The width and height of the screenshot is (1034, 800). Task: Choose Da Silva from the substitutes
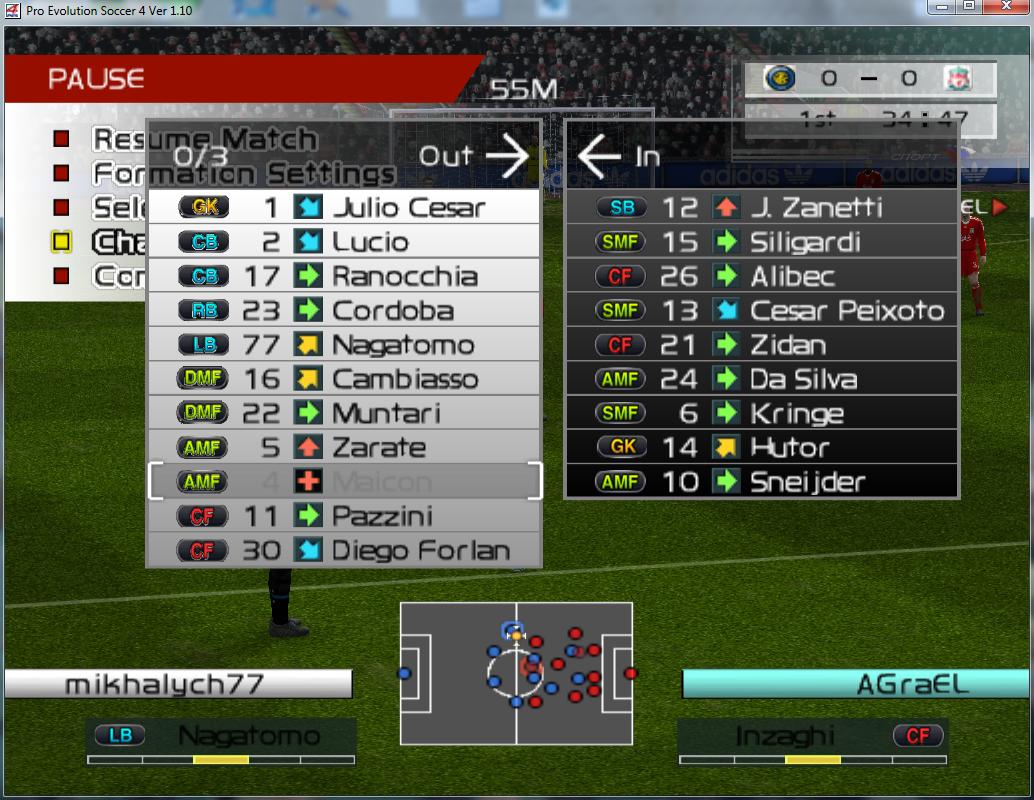[x=761, y=379]
